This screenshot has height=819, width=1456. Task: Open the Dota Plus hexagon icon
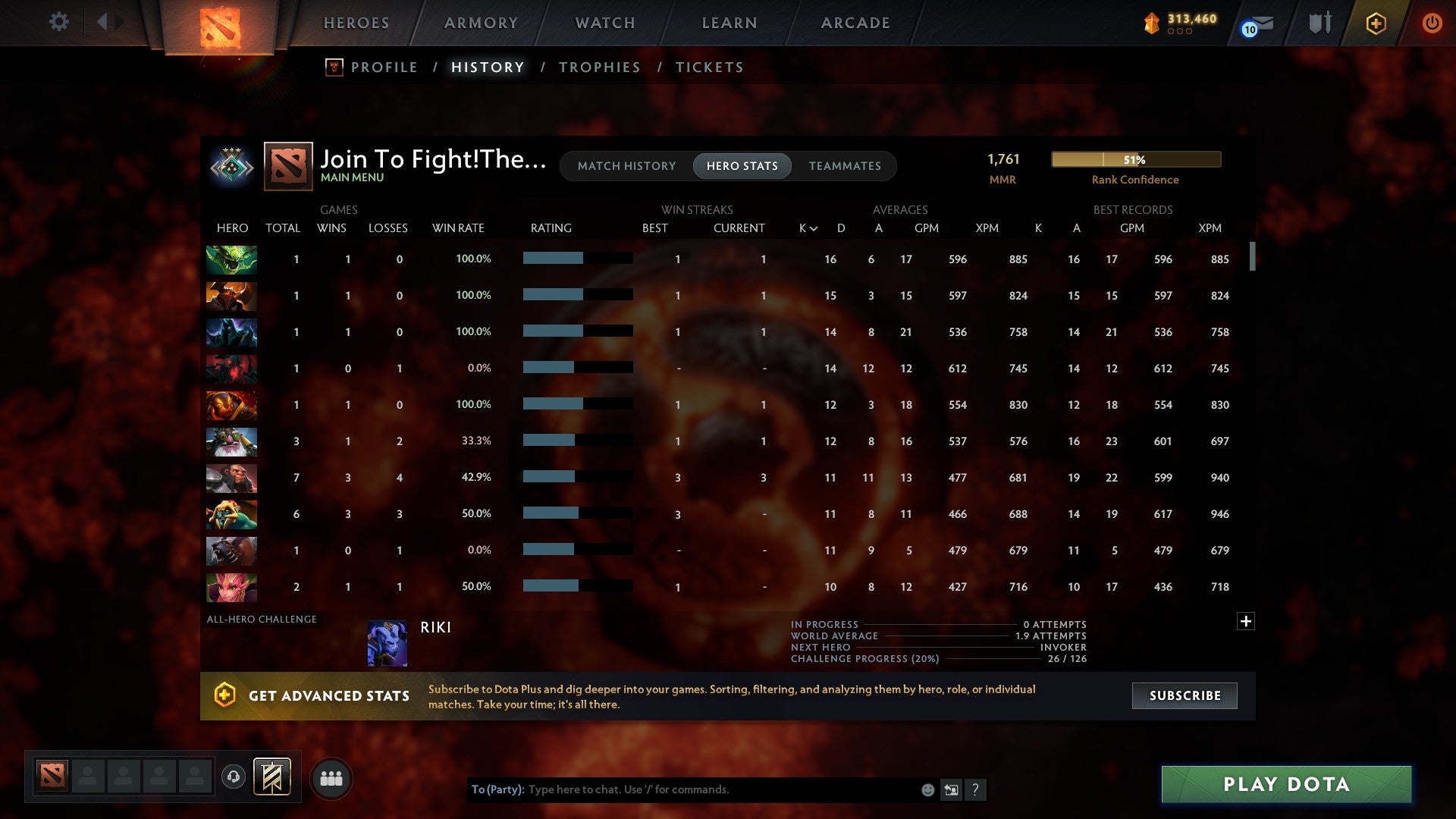pos(1376,23)
